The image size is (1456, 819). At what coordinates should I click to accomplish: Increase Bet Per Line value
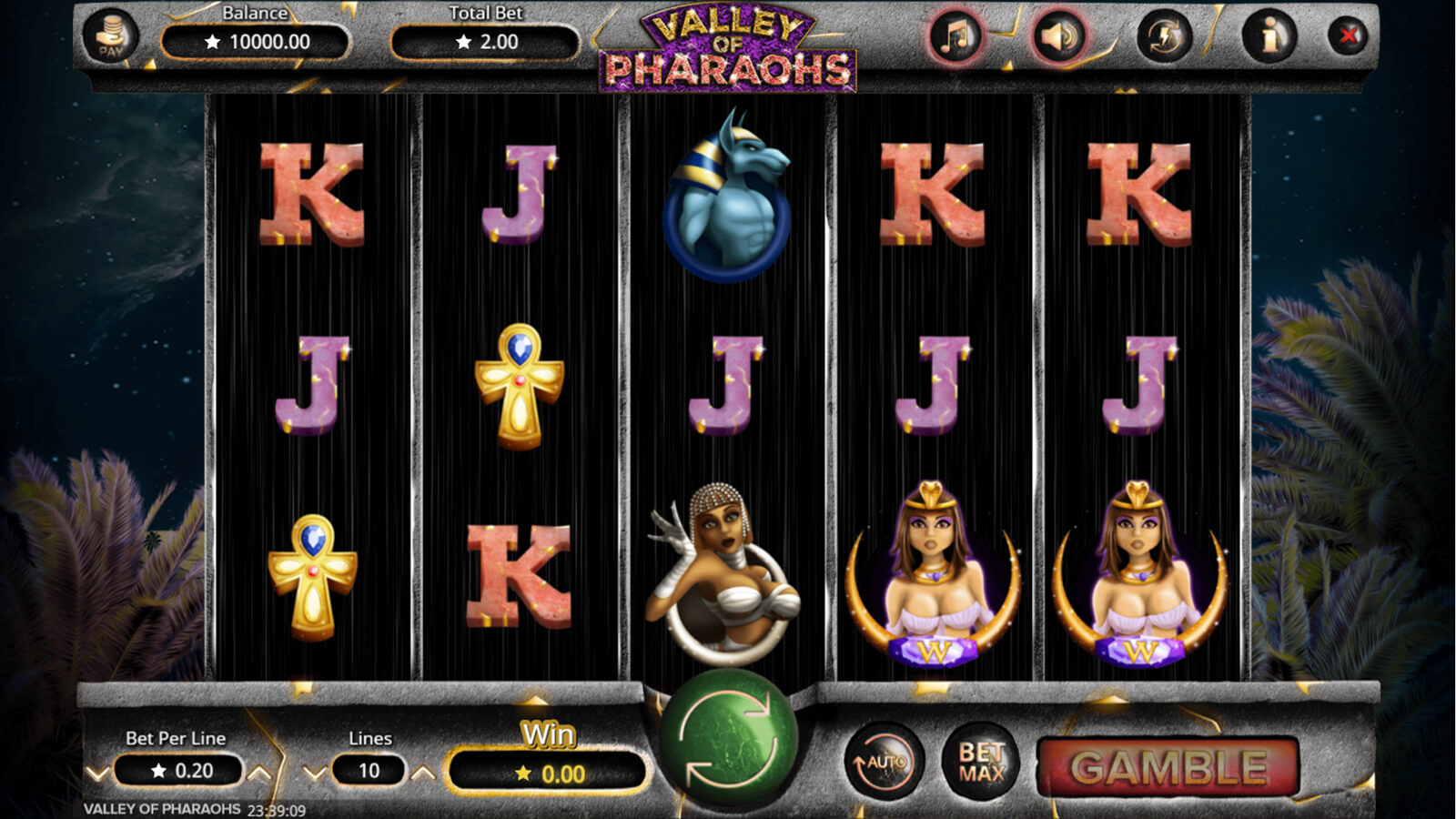(x=259, y=773)
